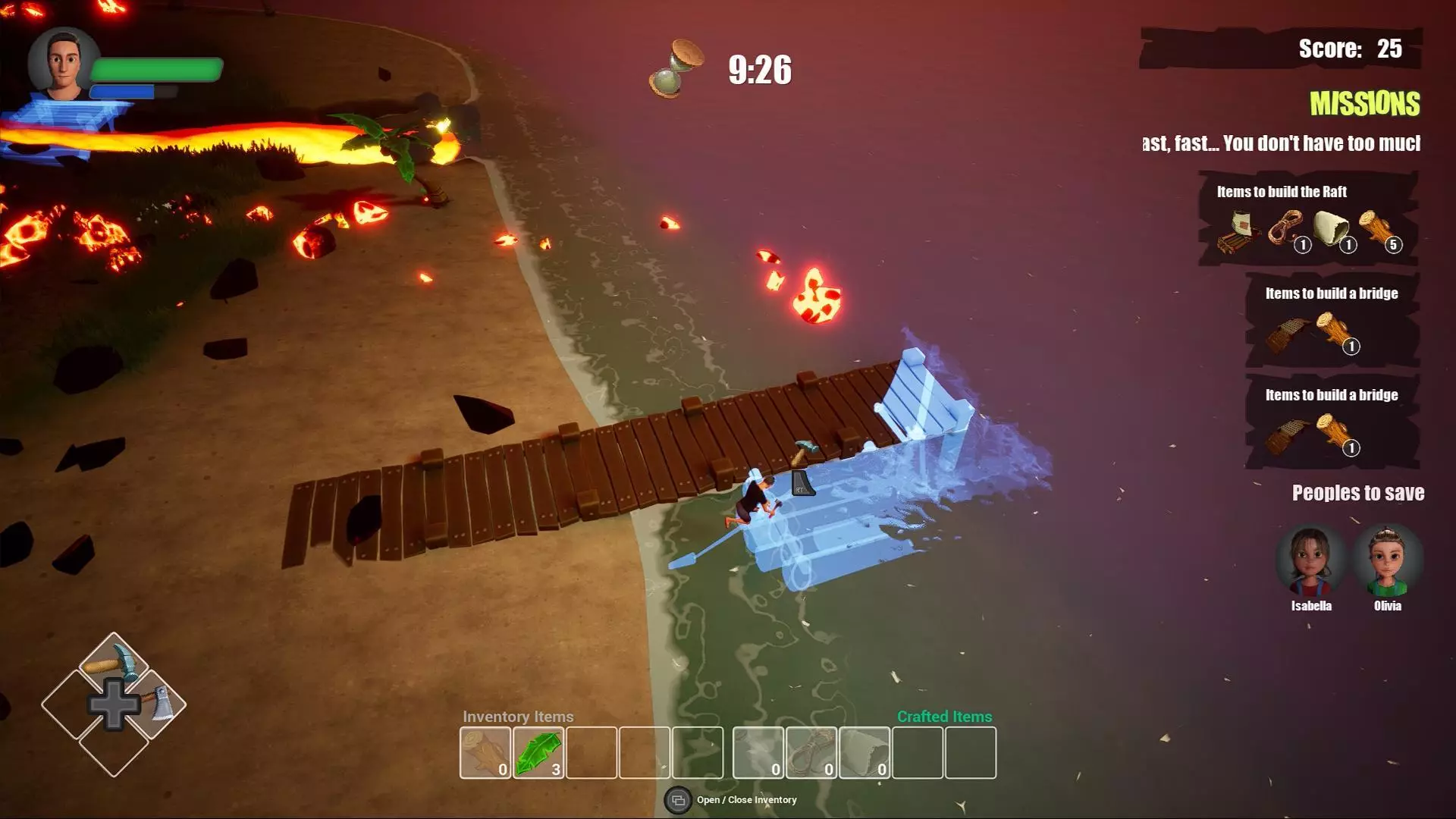Click the wood log requirement in the Raft mission
This screenshot has height=819, width=1456.
pyautogui.click(x=1377, y=227)
